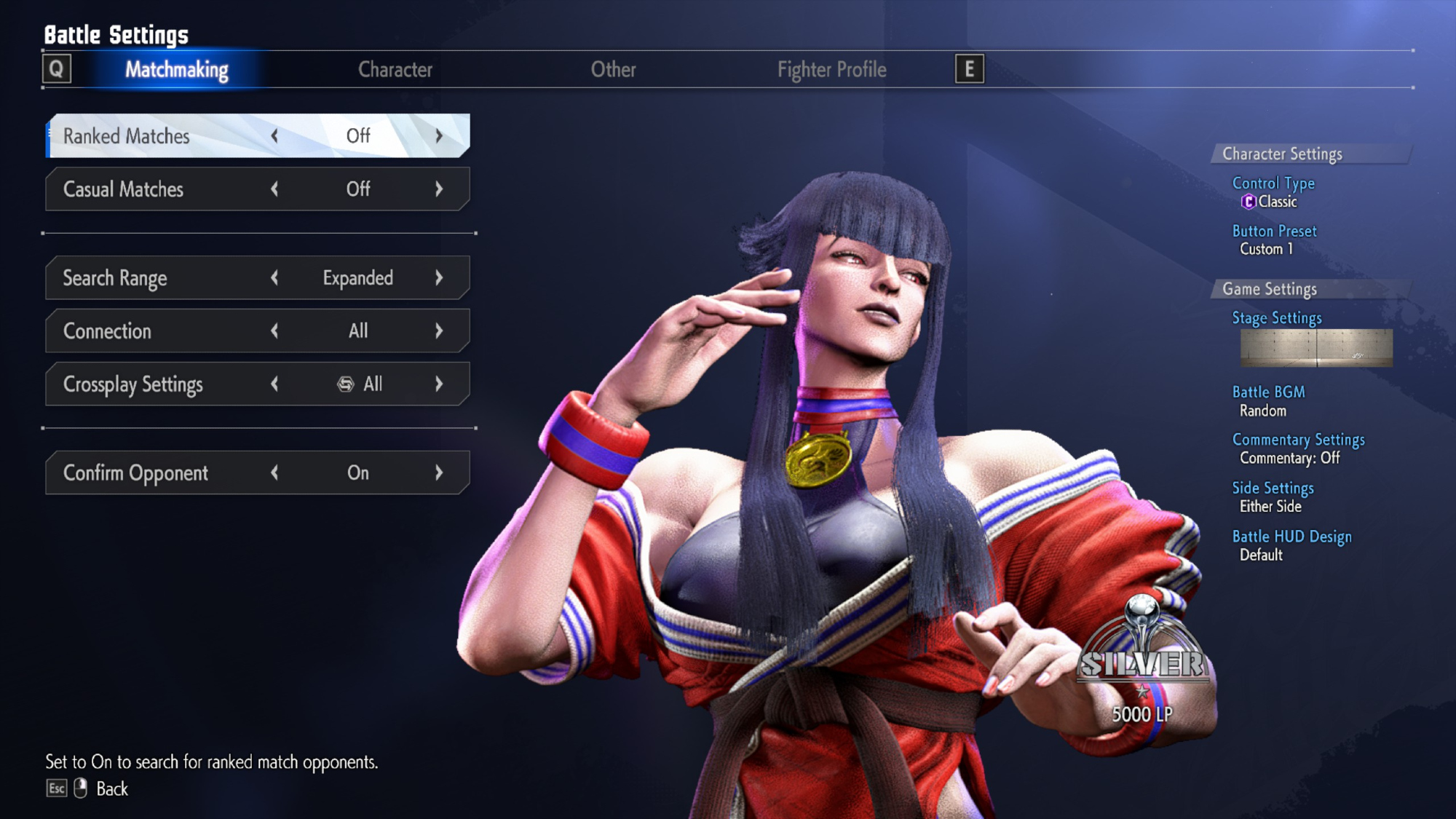Change Search Range using right arrow
Image resolution: width=1456 pixels, height=819 pixels.
click(439, 278)
